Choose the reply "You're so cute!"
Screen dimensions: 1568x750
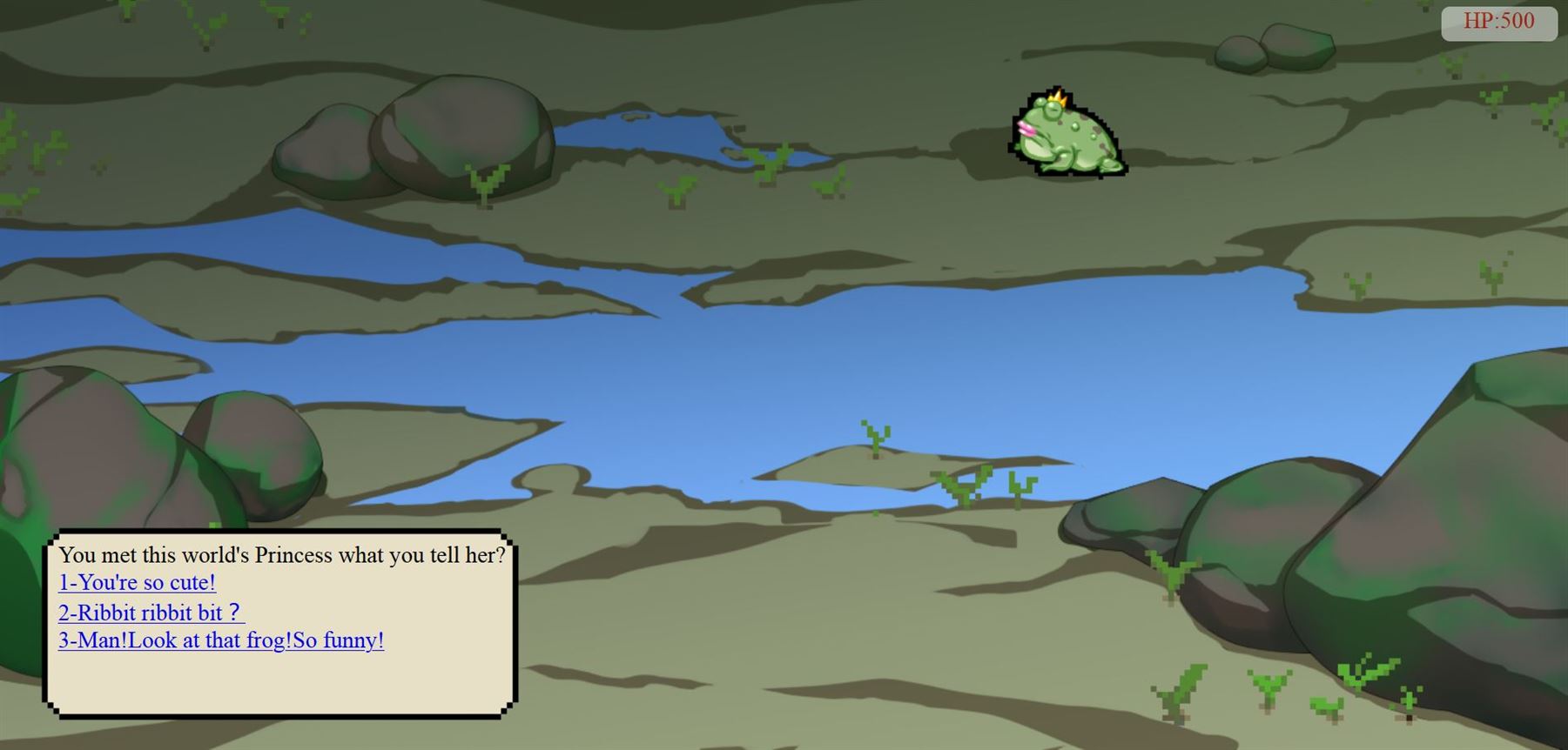pos(137,583)
